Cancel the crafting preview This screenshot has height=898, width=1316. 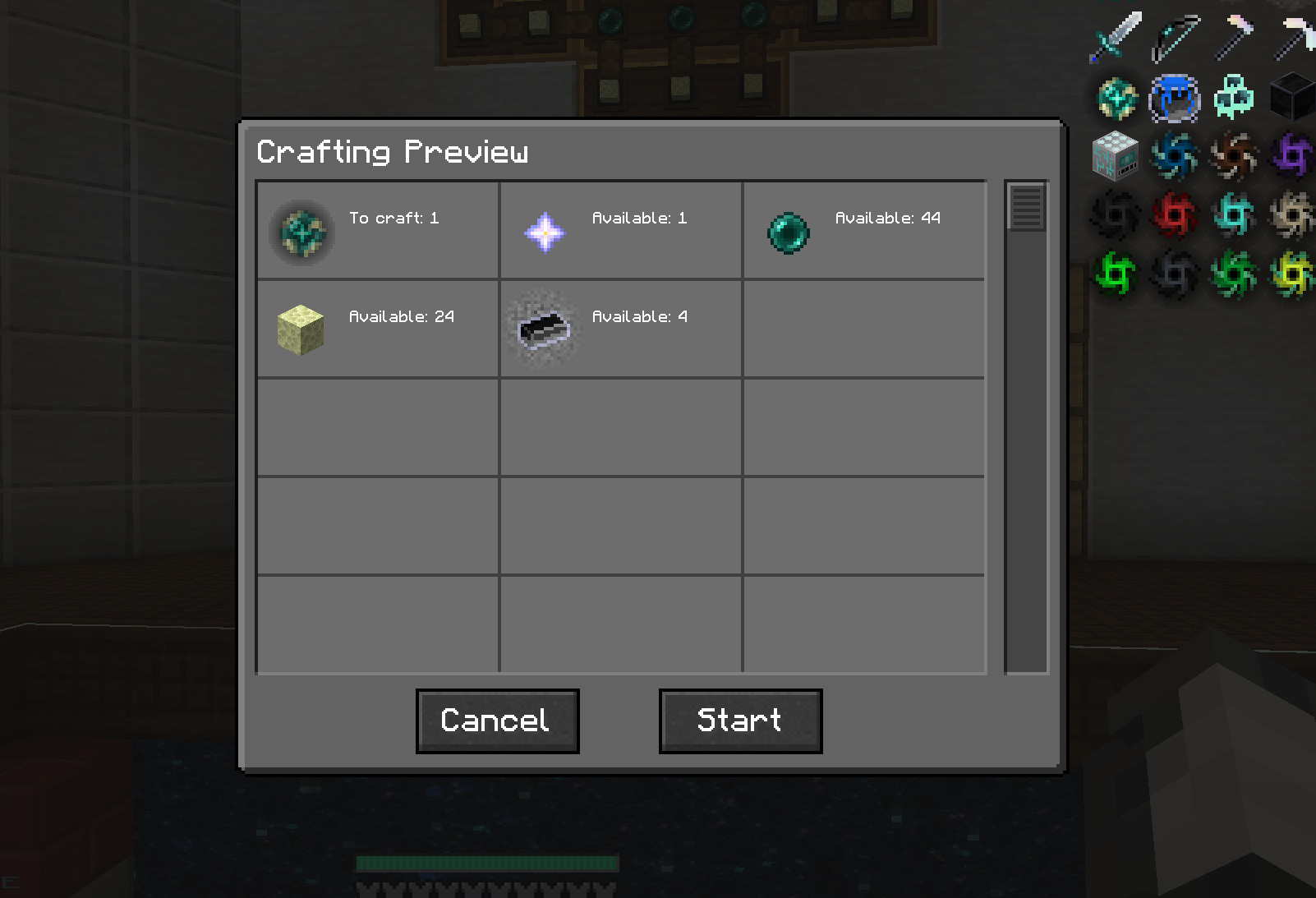point(496,720)
